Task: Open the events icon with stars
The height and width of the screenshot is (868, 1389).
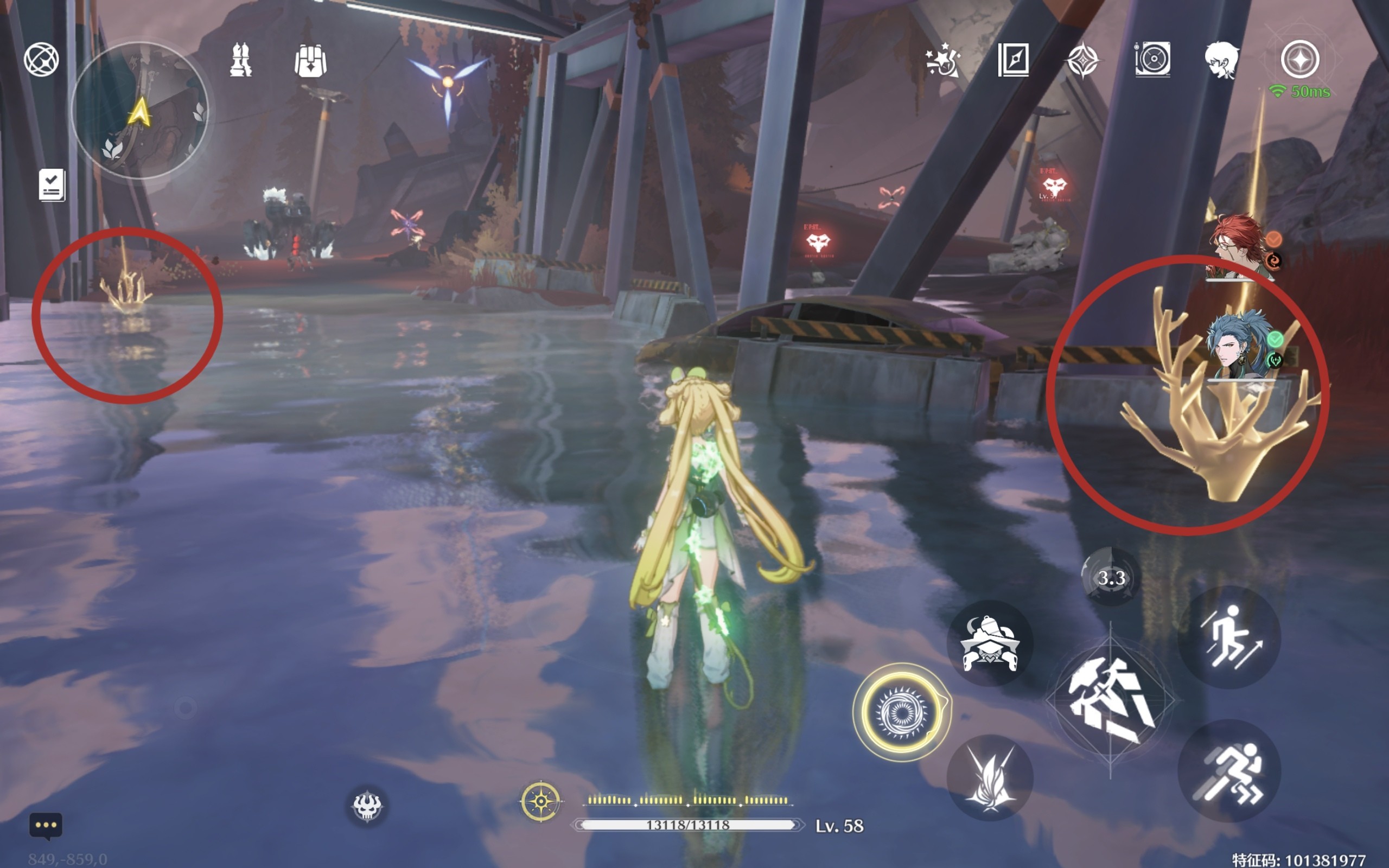Action: [942, 60]
